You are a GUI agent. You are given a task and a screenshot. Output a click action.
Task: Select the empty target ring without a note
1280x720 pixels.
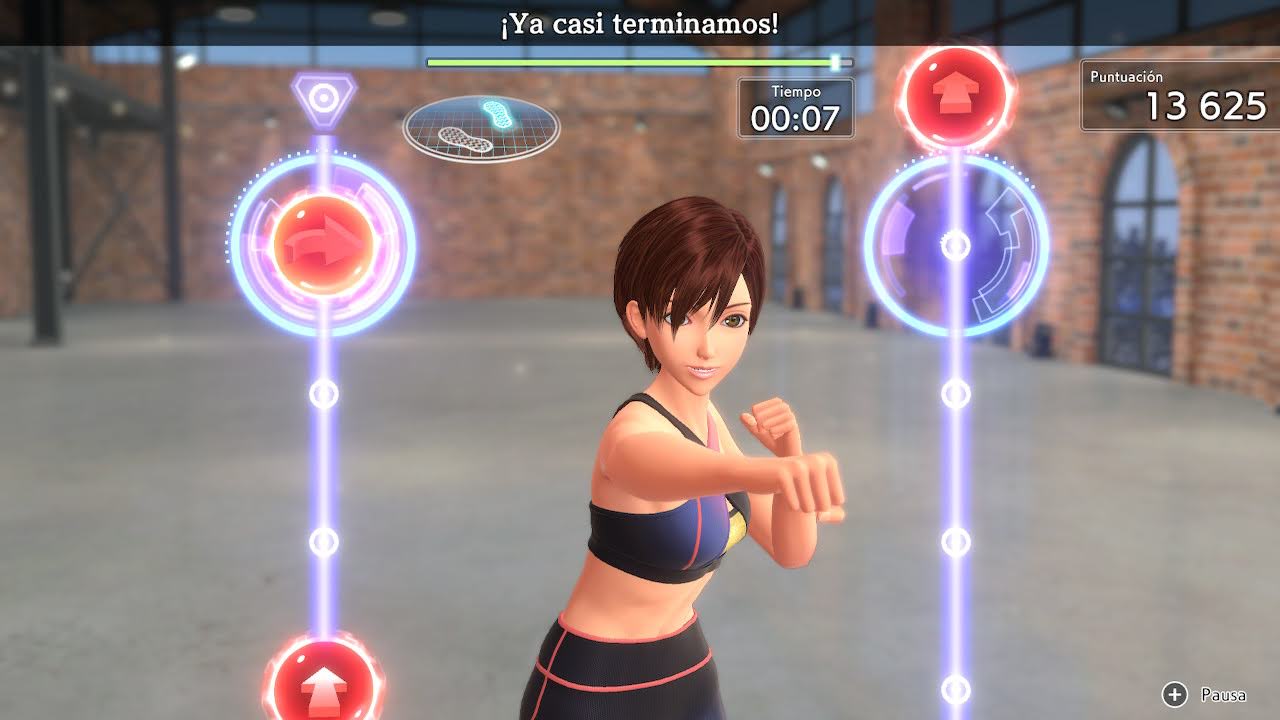tap(956, 245)
